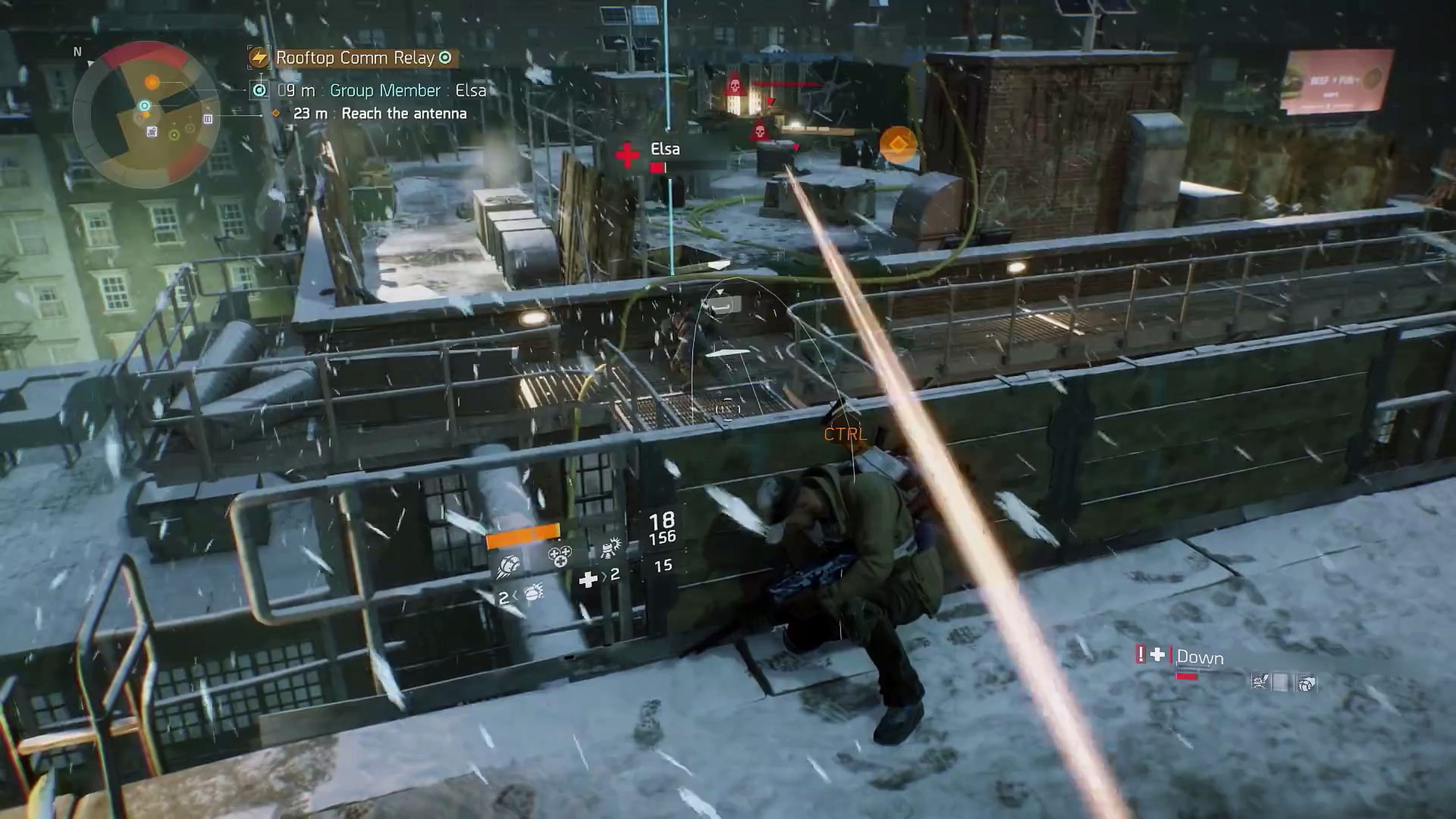Open the minimap in the top-left corner
Image resolution: width=1456 pixels, height=819 pixels.
coord(144,107)
